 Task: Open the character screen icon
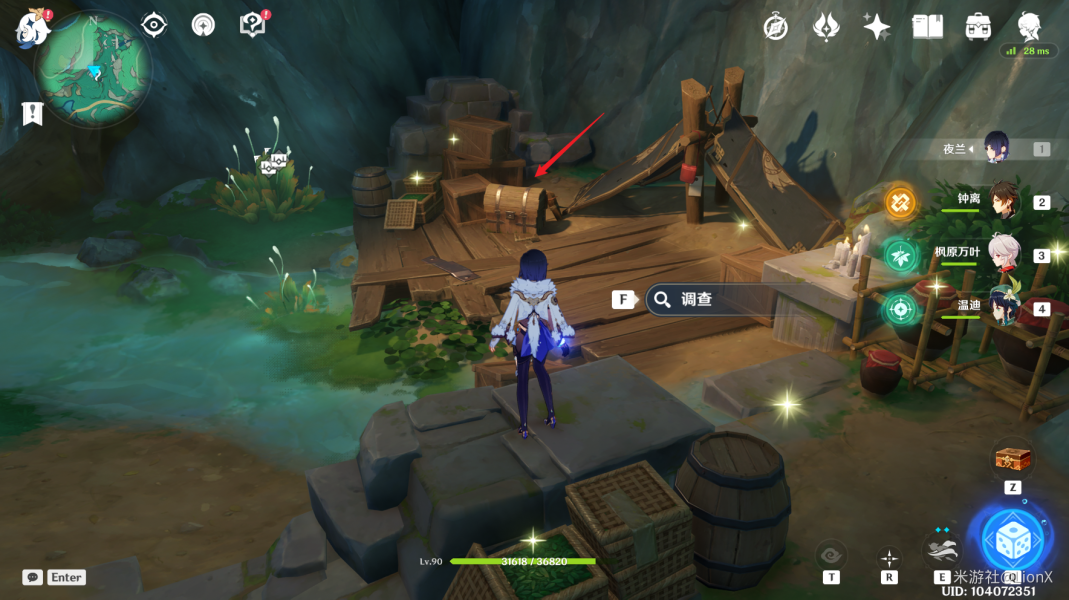point(1029,26)
